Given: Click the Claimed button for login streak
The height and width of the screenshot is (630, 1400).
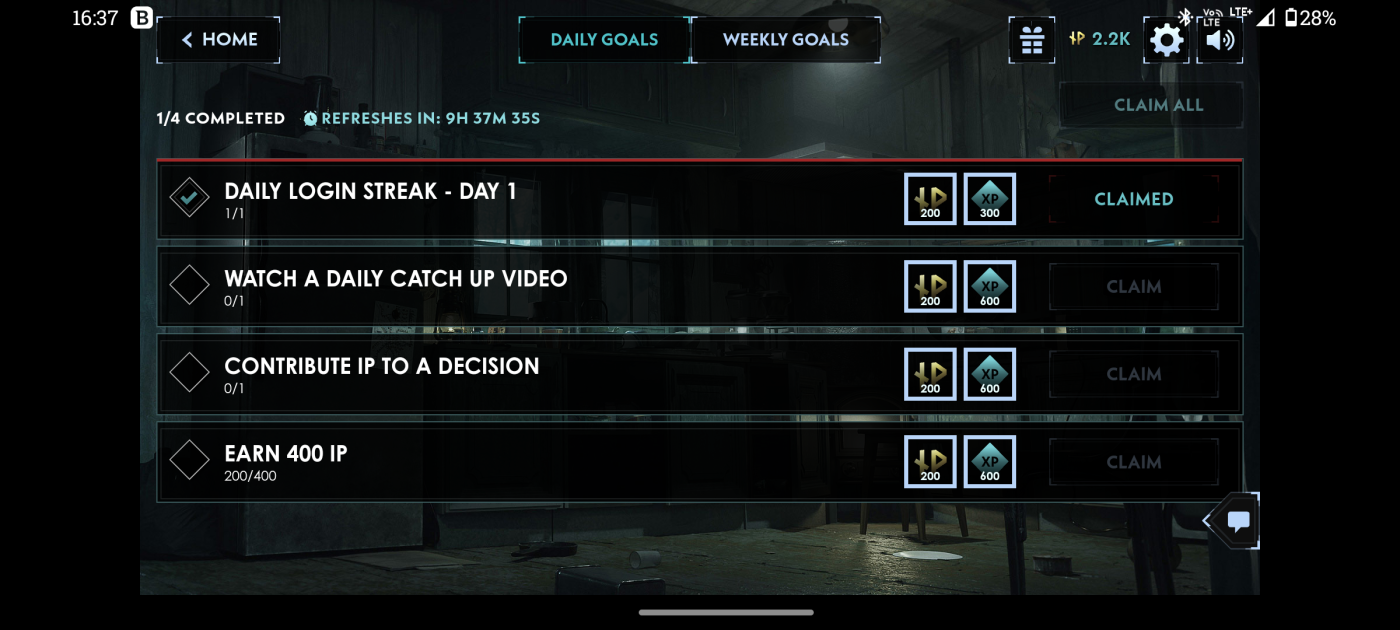Looking at the screenshot, I should coord(1133,199).
